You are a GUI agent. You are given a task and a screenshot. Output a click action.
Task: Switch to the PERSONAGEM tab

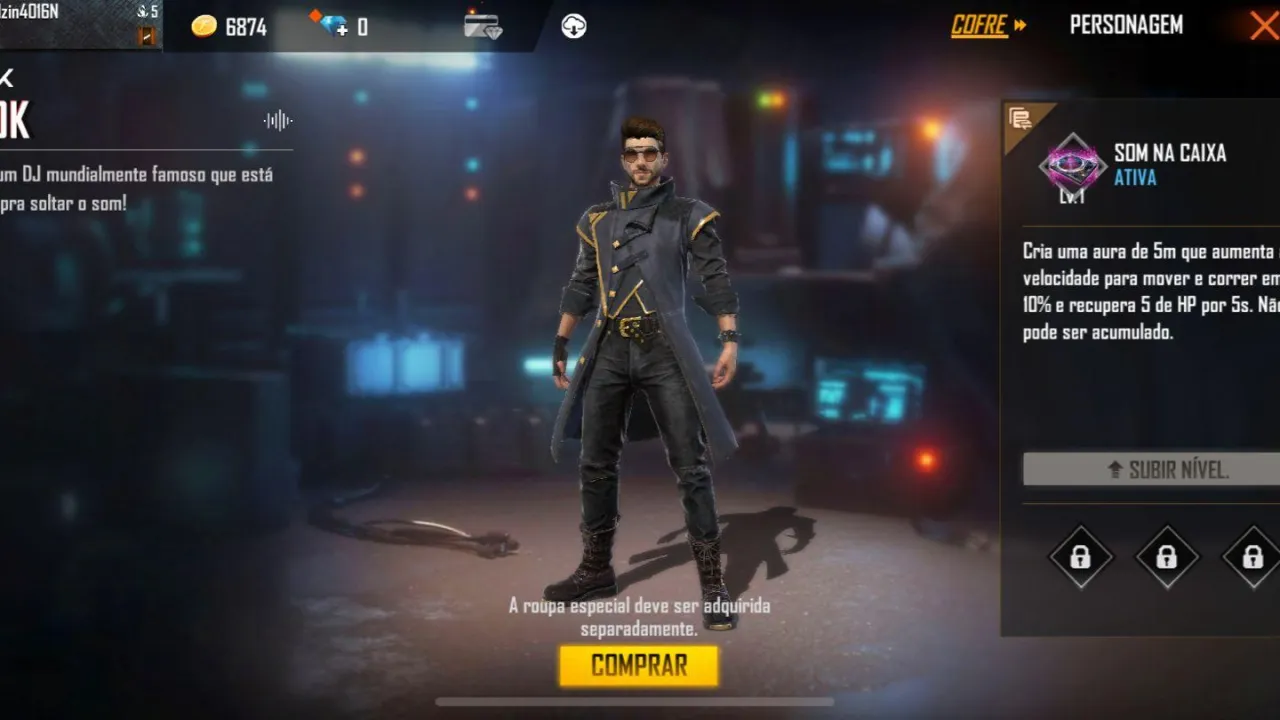(1124, 25)
